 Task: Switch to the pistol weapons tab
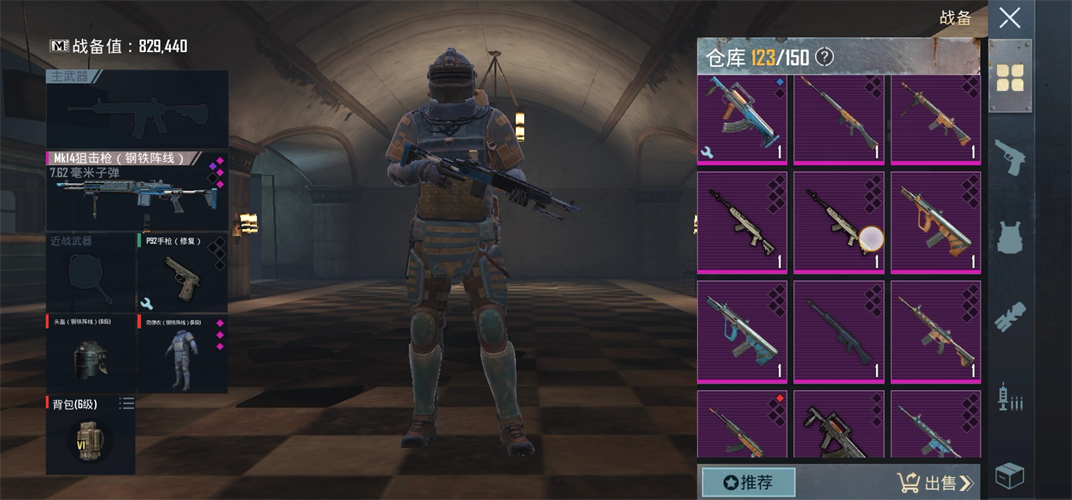coord(1010,157)
